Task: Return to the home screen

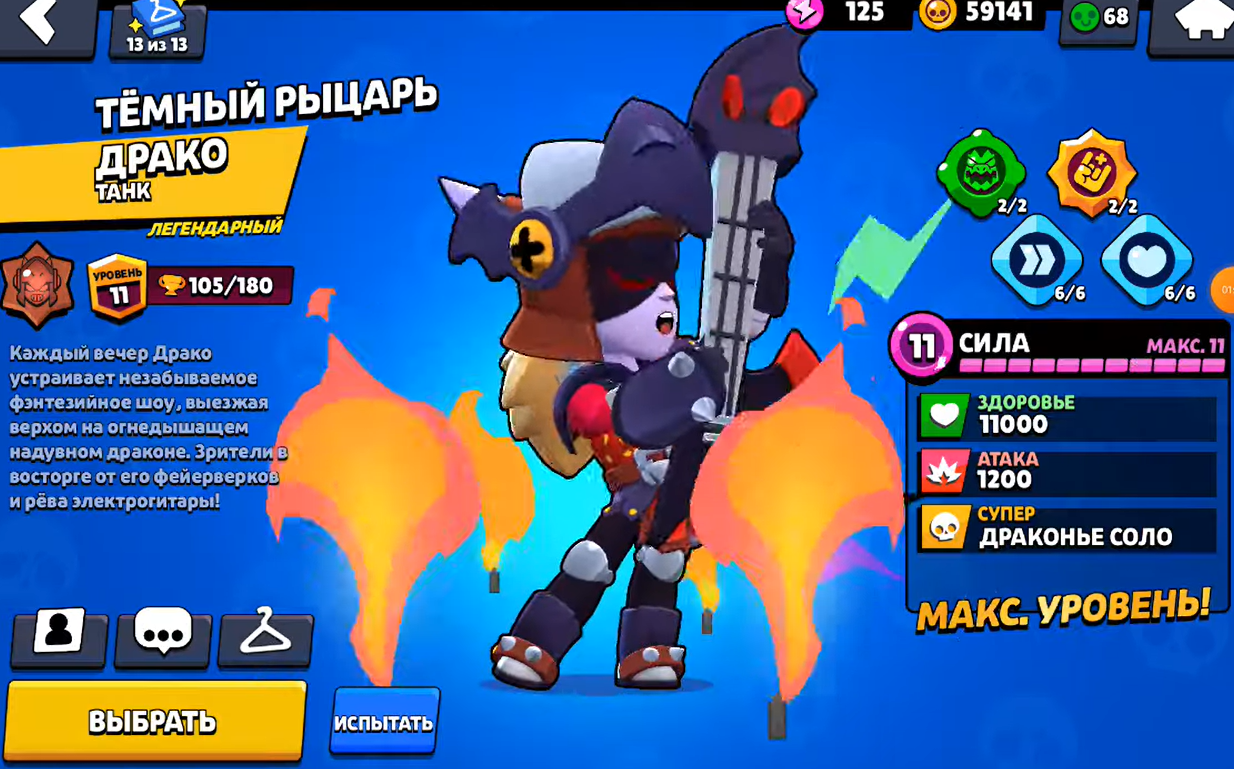Action: click(1196, 24)
